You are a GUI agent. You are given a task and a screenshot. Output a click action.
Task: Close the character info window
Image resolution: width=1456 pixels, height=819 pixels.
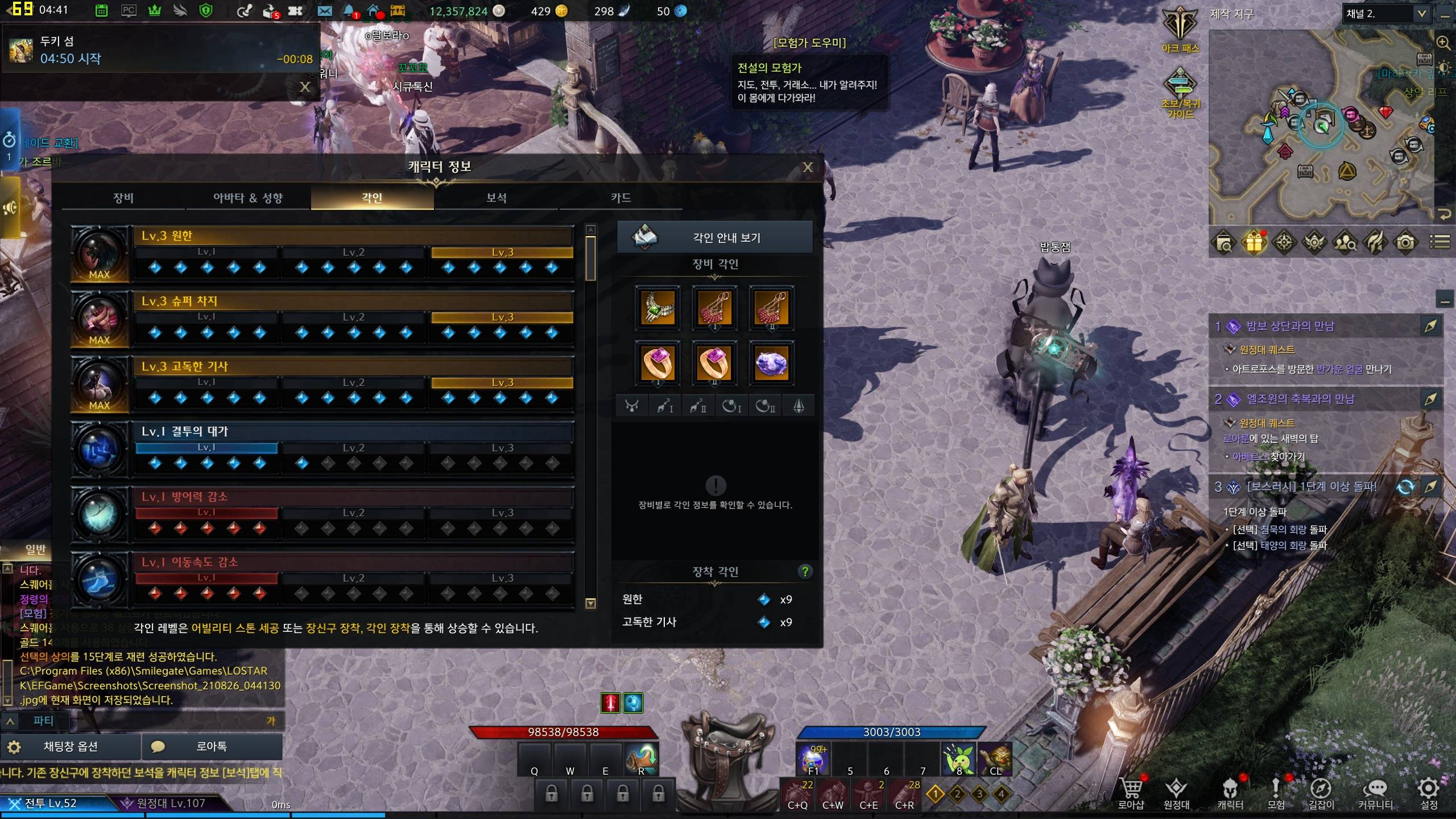click(x=808, y=167)
